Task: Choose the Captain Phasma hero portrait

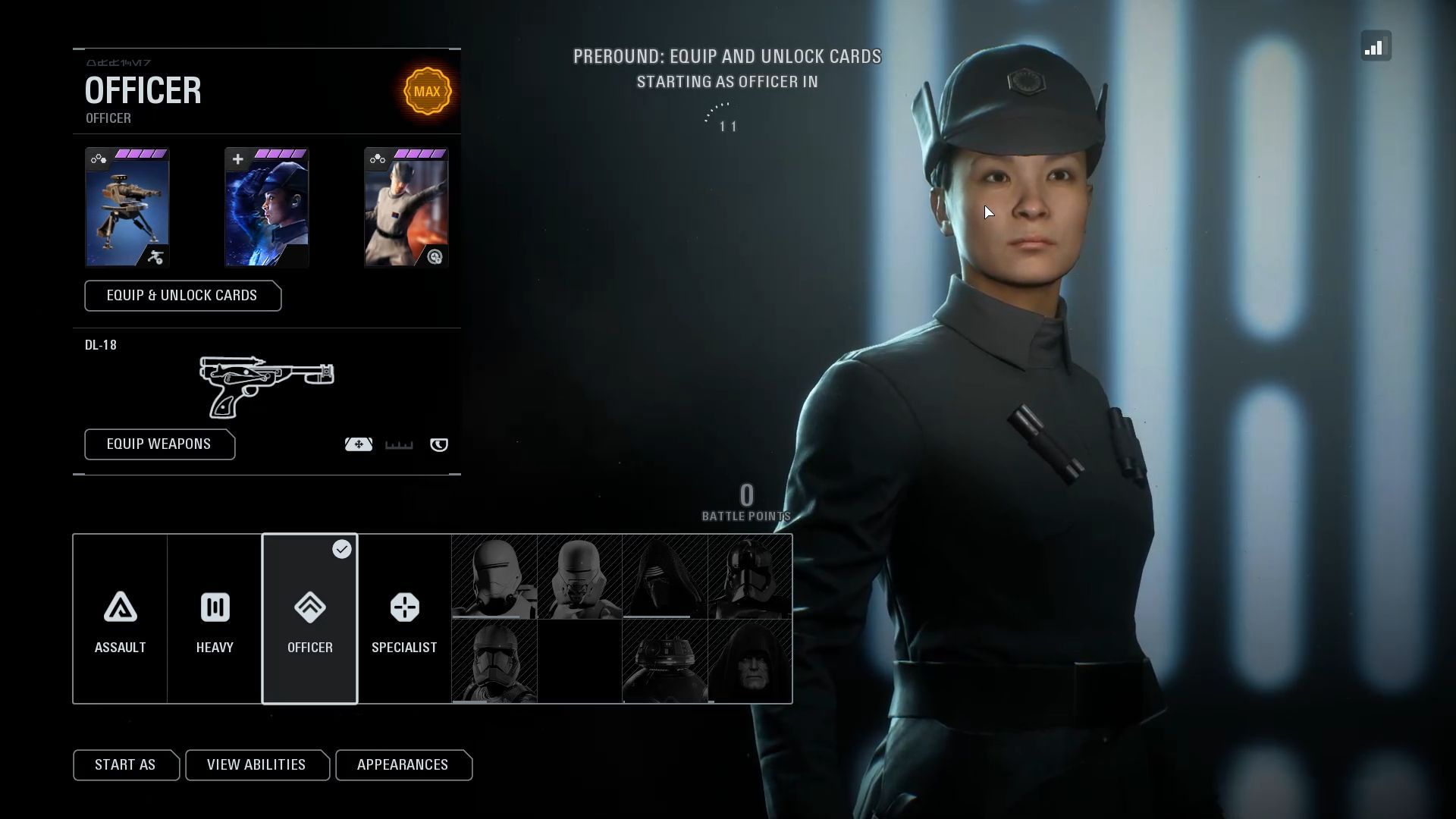Action: coord(750,577)
